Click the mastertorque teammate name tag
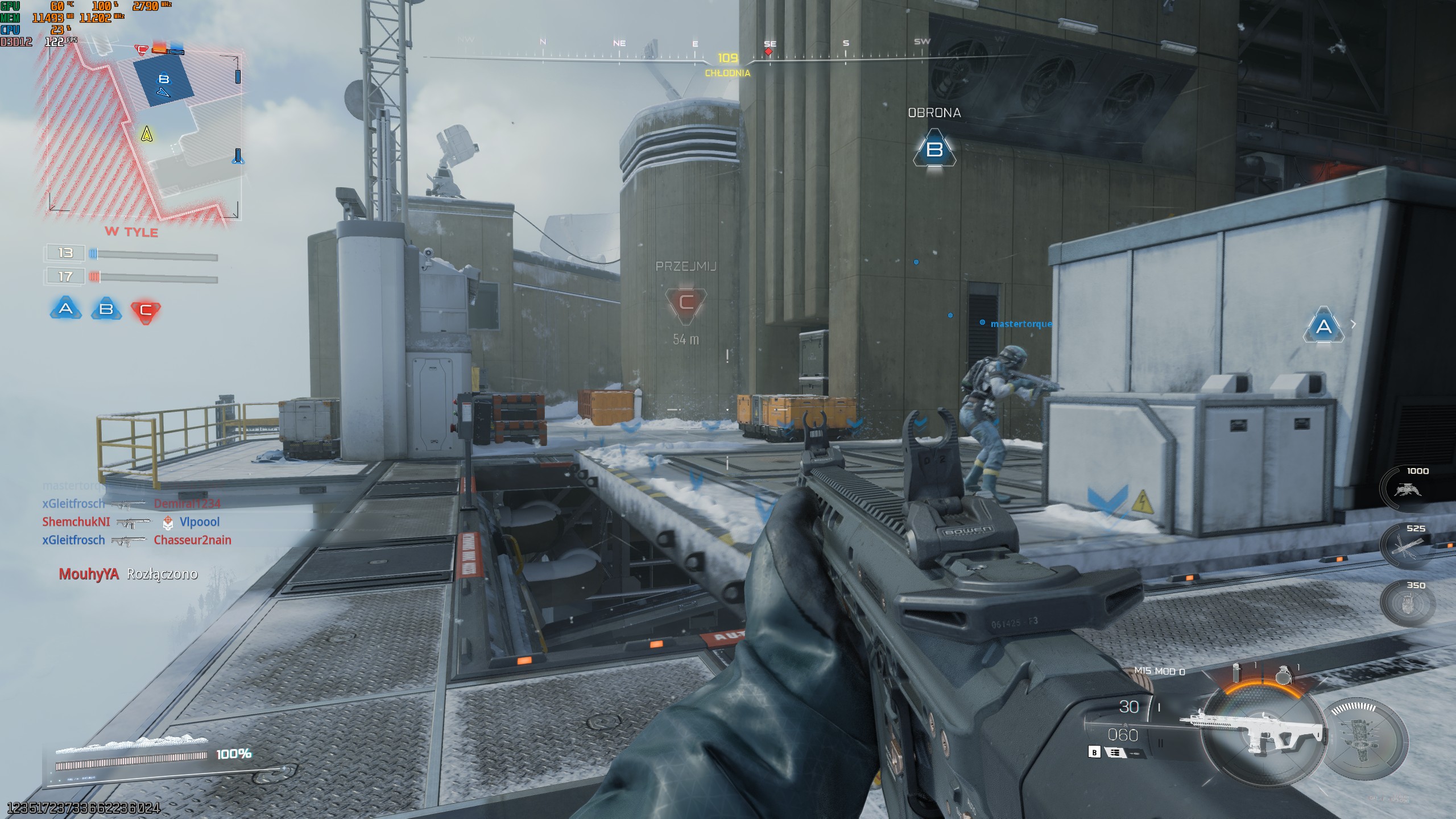This screenshot has width=1456, height=819. coord(1021,324)
